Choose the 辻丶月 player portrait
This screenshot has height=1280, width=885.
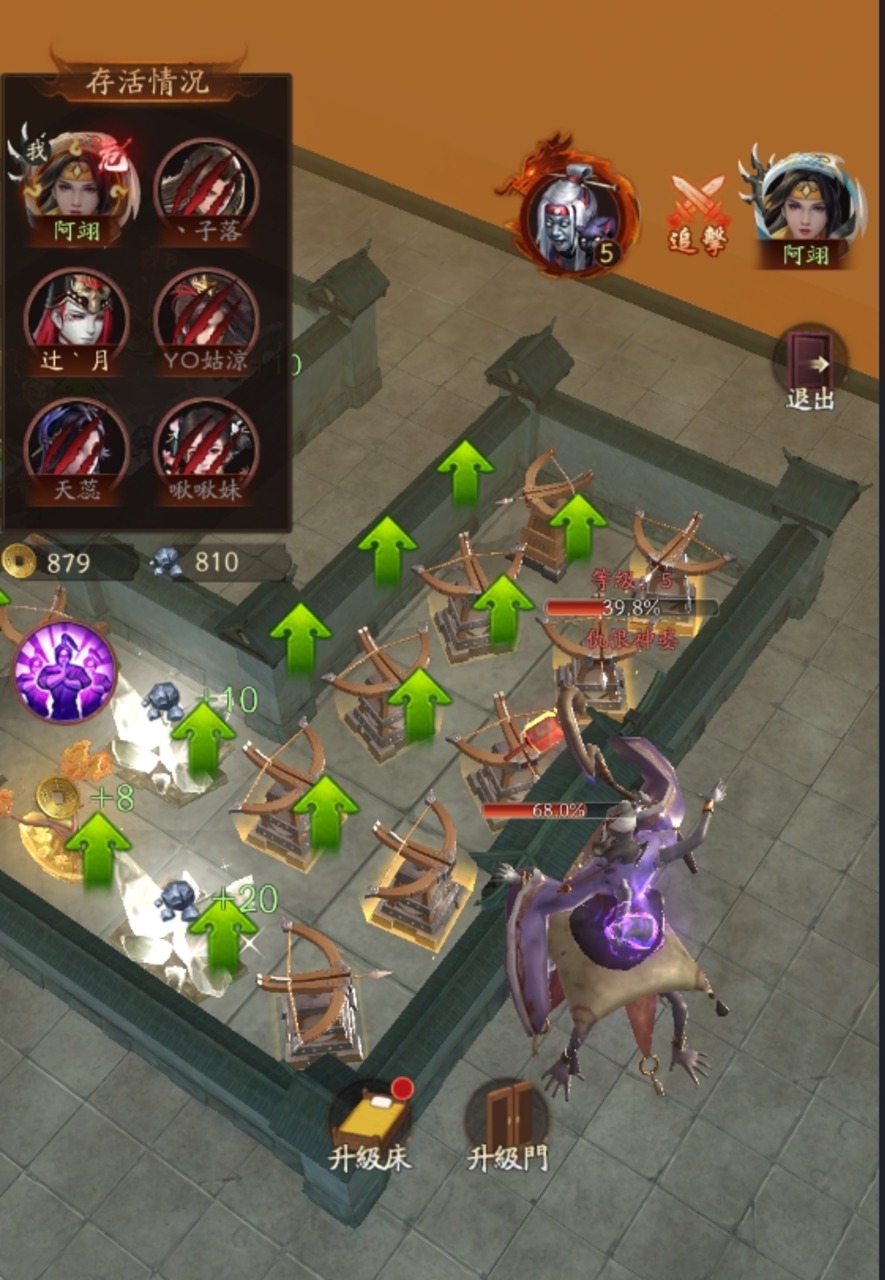[x=76, y=313]
